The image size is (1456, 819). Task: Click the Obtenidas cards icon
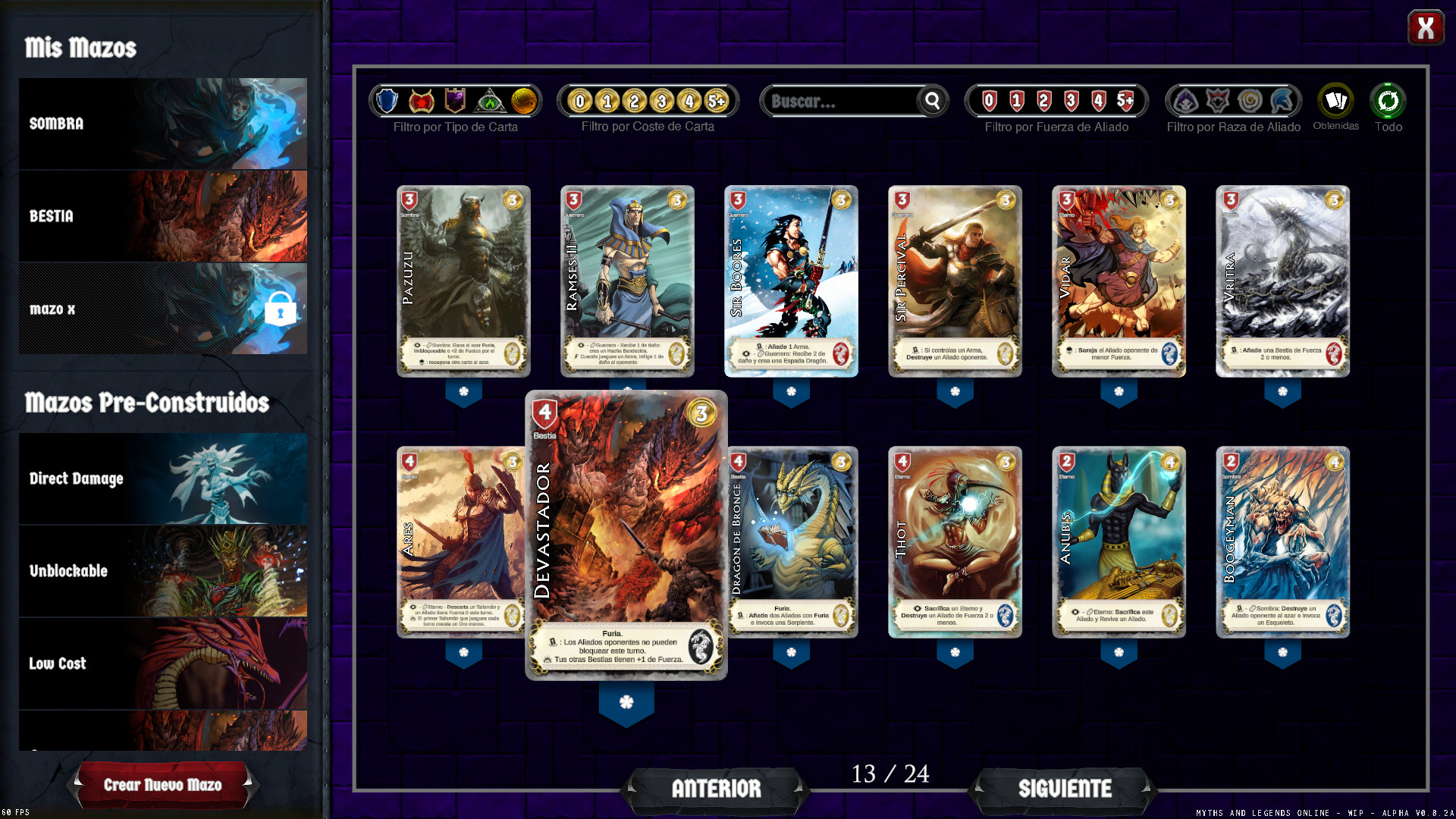[x=1335, y=101]
